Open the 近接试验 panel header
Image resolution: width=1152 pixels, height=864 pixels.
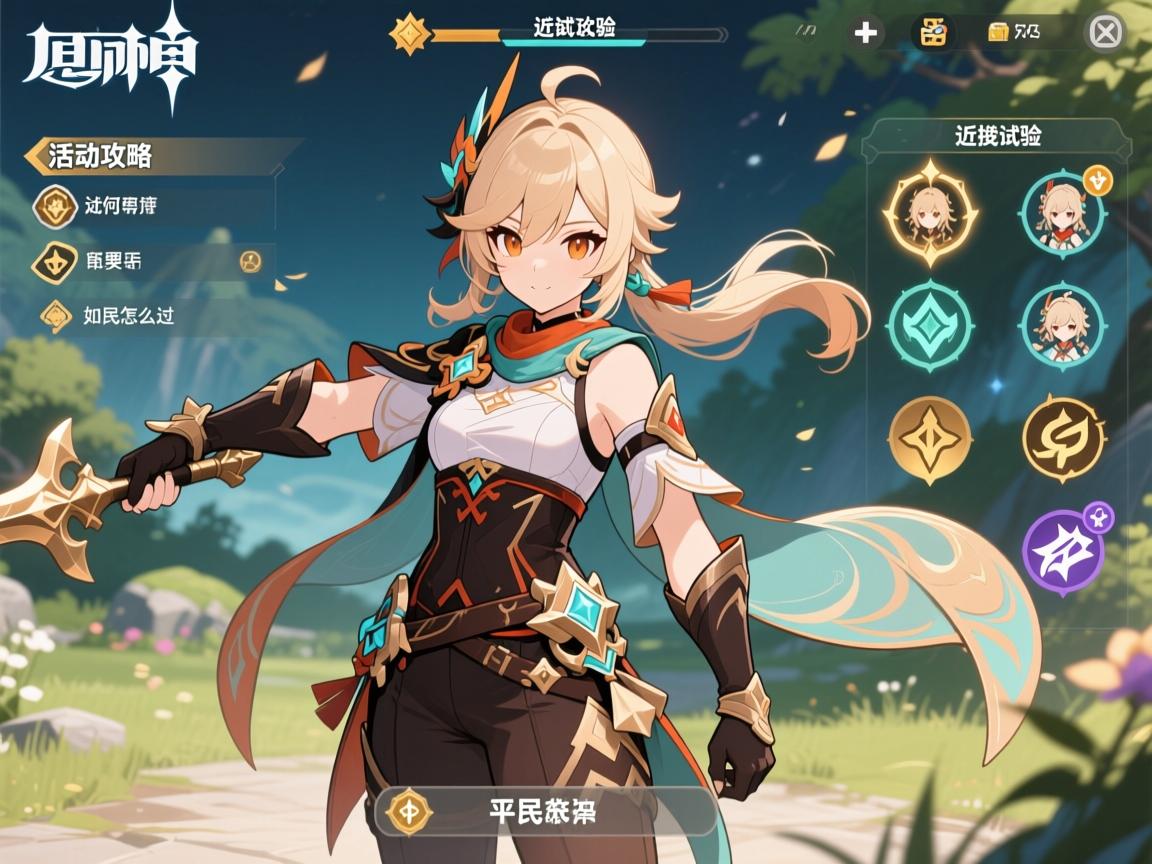point(997,137)
